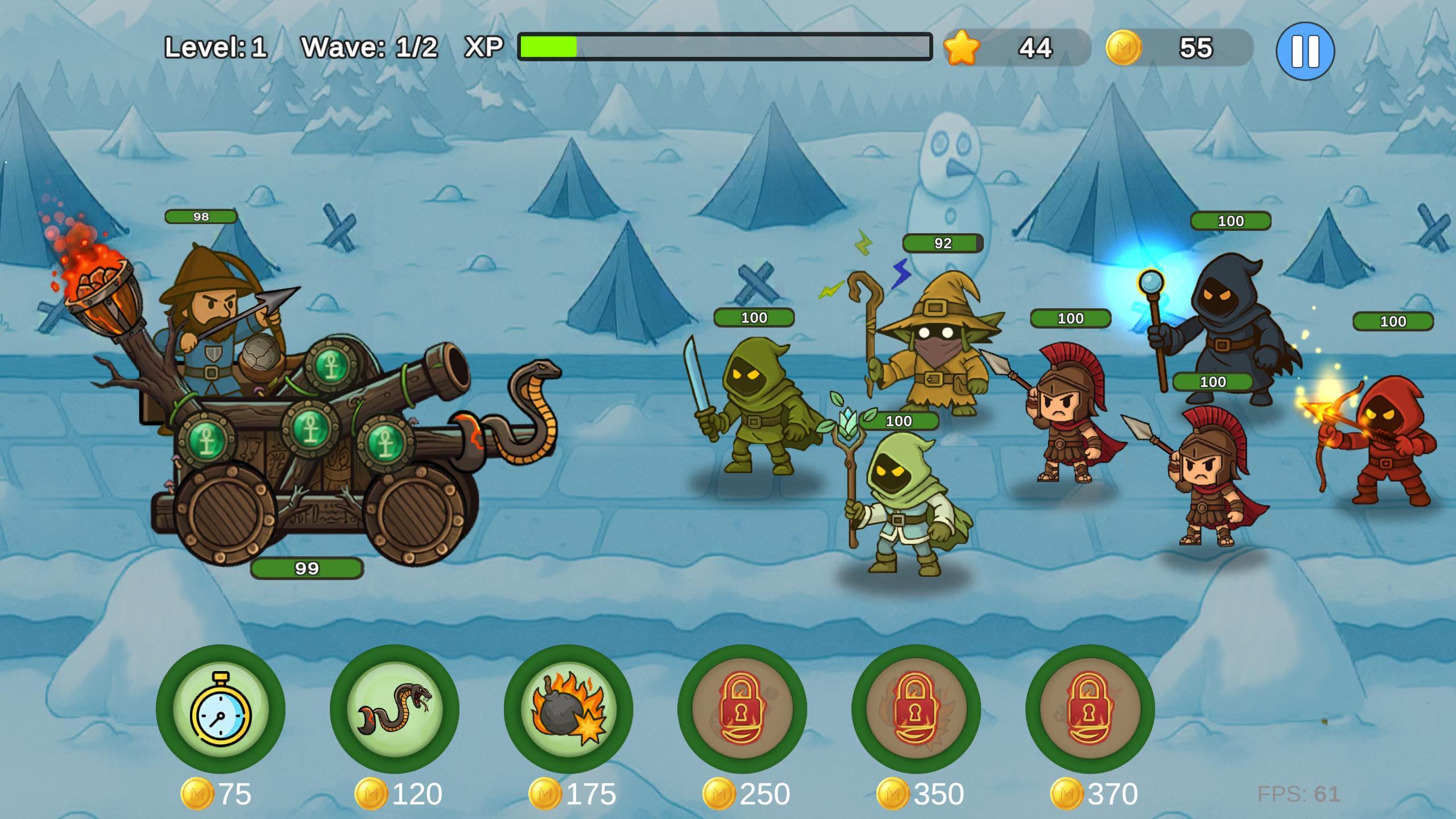Trigger the flaming bomb ability costing 175

coord(568,709)
